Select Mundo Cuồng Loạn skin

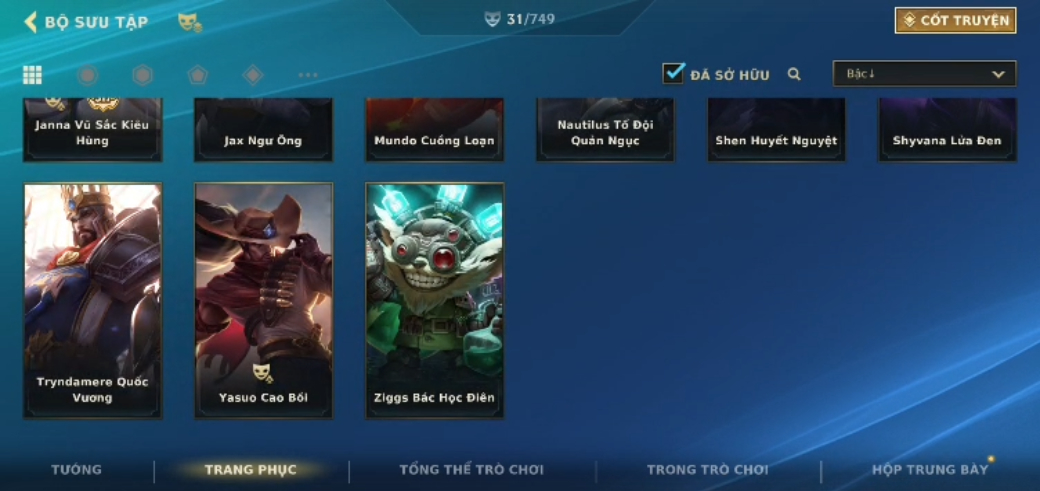tap(434, 130)
